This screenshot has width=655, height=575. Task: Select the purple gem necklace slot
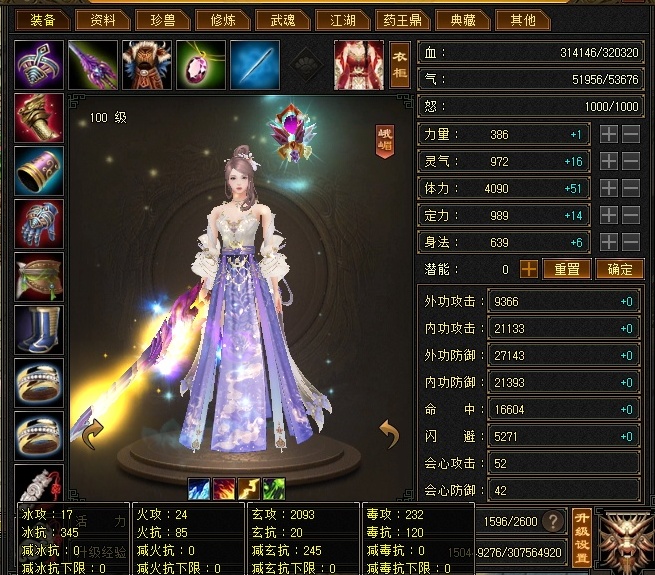[200, 65]
